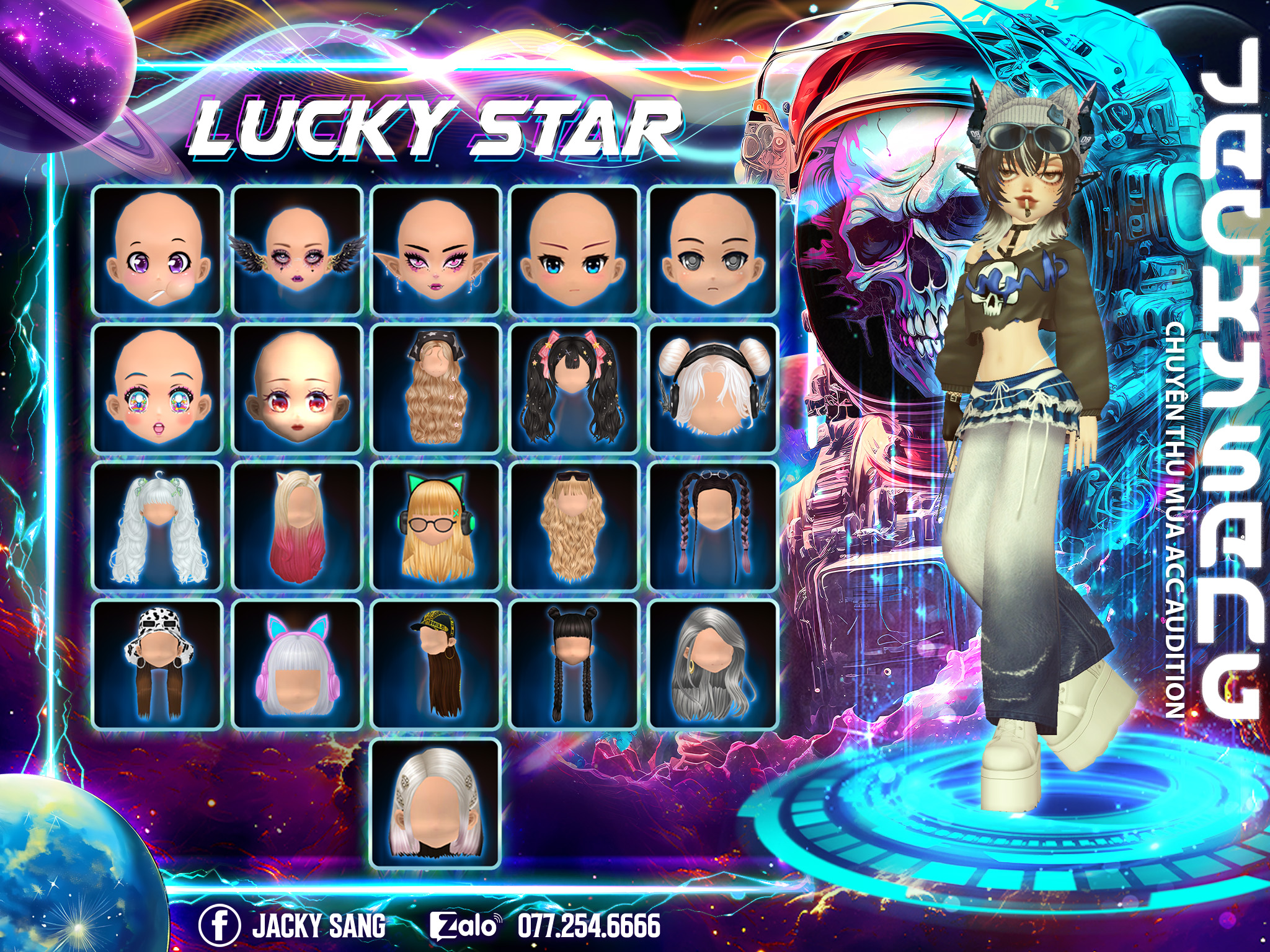This screenshot has height=952, width=1270.
Task: Select black pigtails with pink bows
Action: coord(575,389)
